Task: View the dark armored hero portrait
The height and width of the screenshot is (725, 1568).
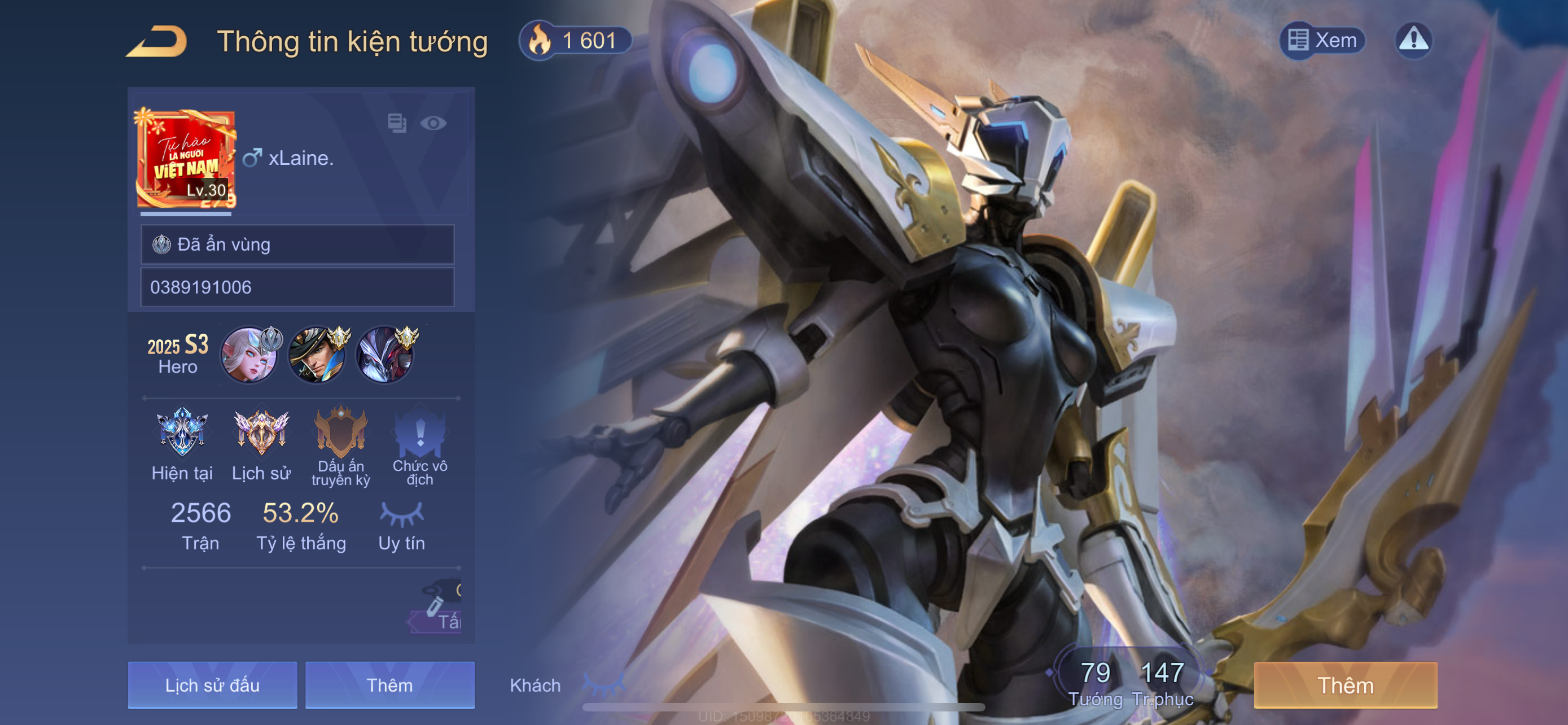Action: pos(386,355)
